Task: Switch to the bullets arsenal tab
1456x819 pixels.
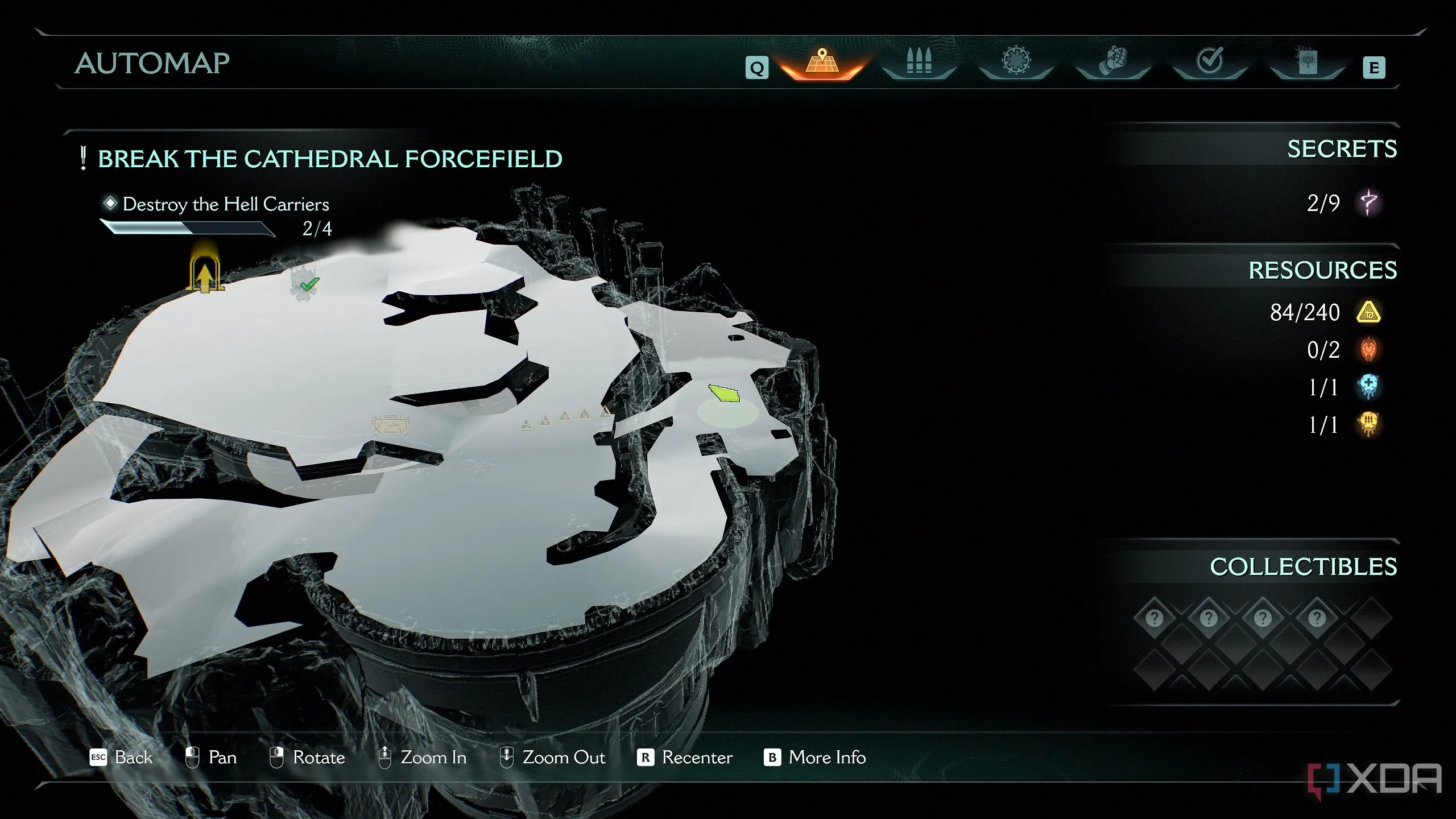Action: [919, 61]
